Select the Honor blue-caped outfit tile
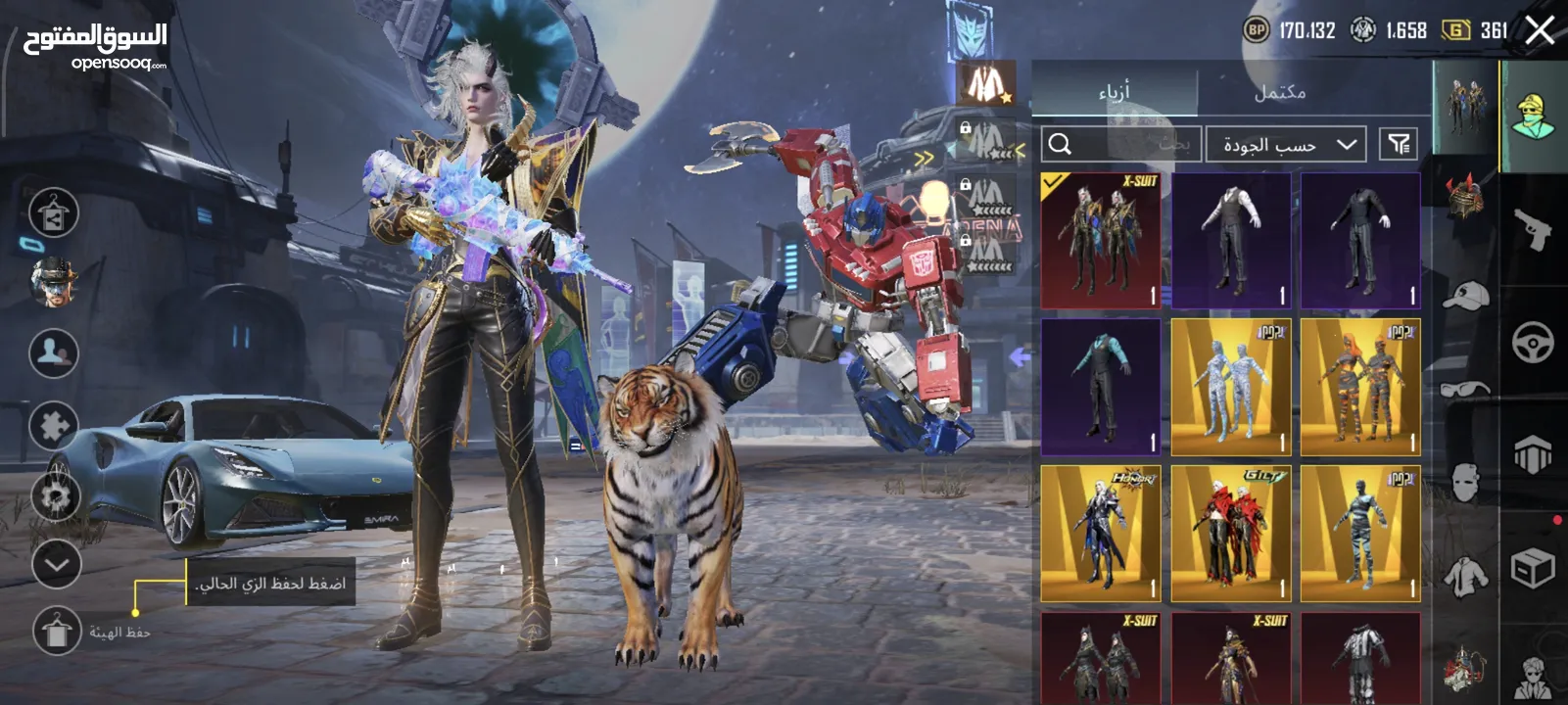Image resolution: width=1568 pixels, height=705 pixels. click(x=1101, y=533)
